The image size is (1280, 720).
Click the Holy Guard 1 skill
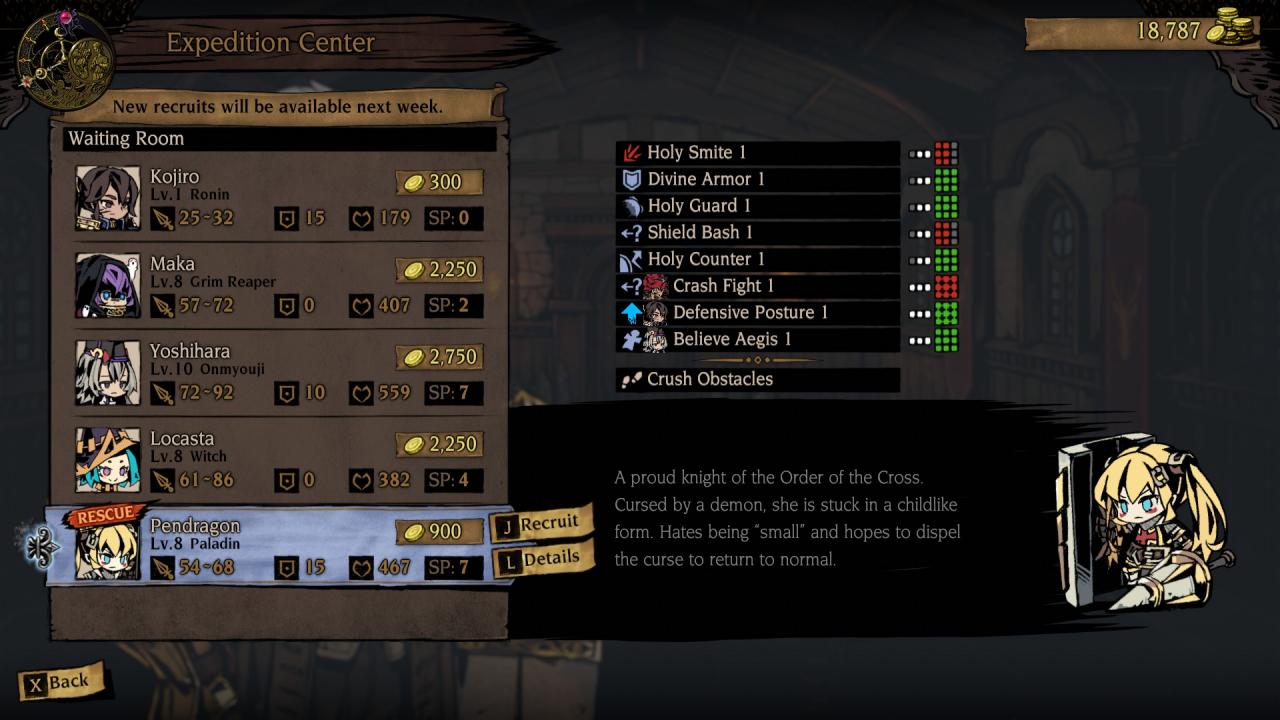(x=757, y=206)
